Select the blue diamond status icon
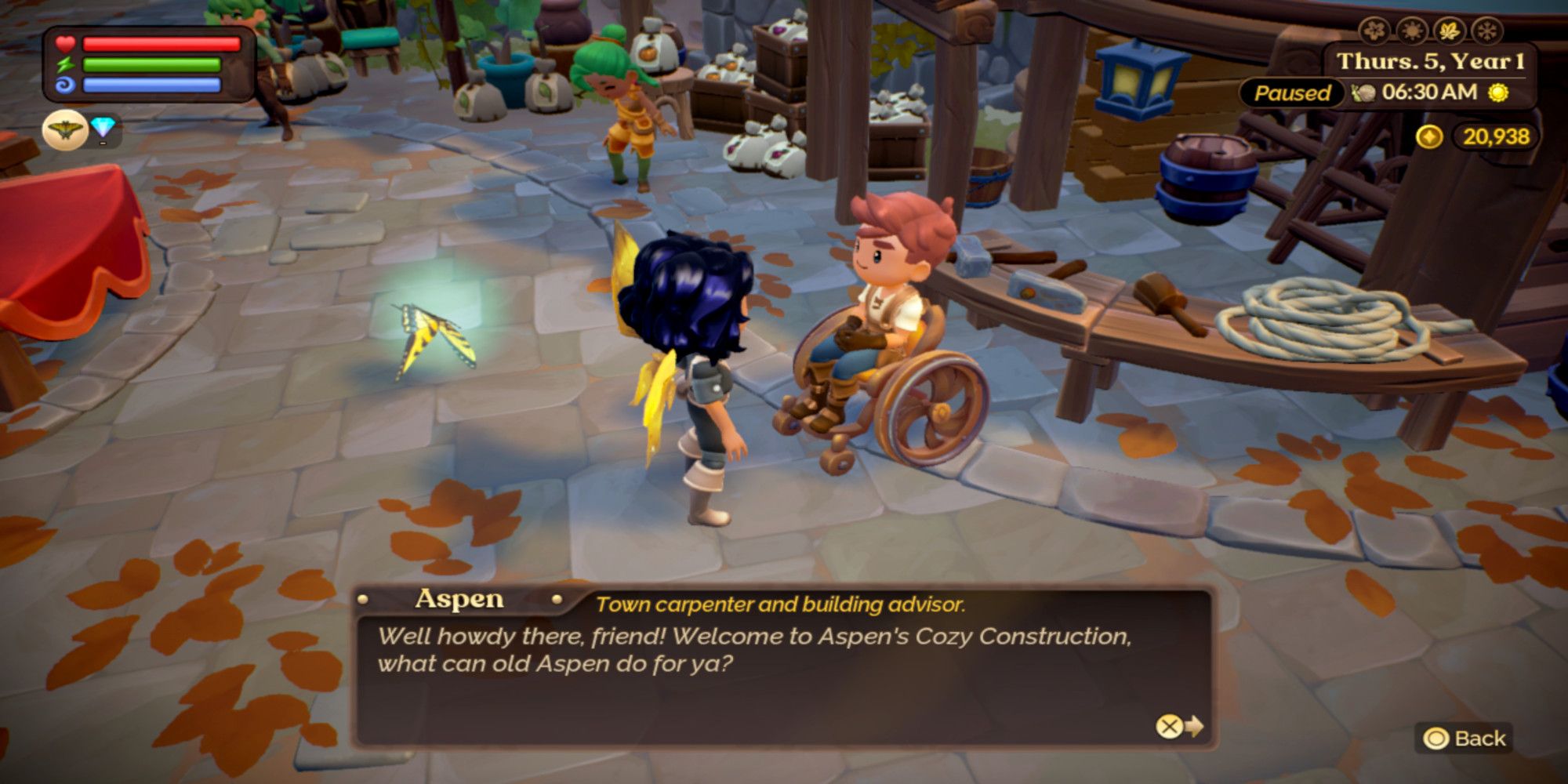This screenshot has width=1568, height=784. pyautogui.click(x=103, y=128)
